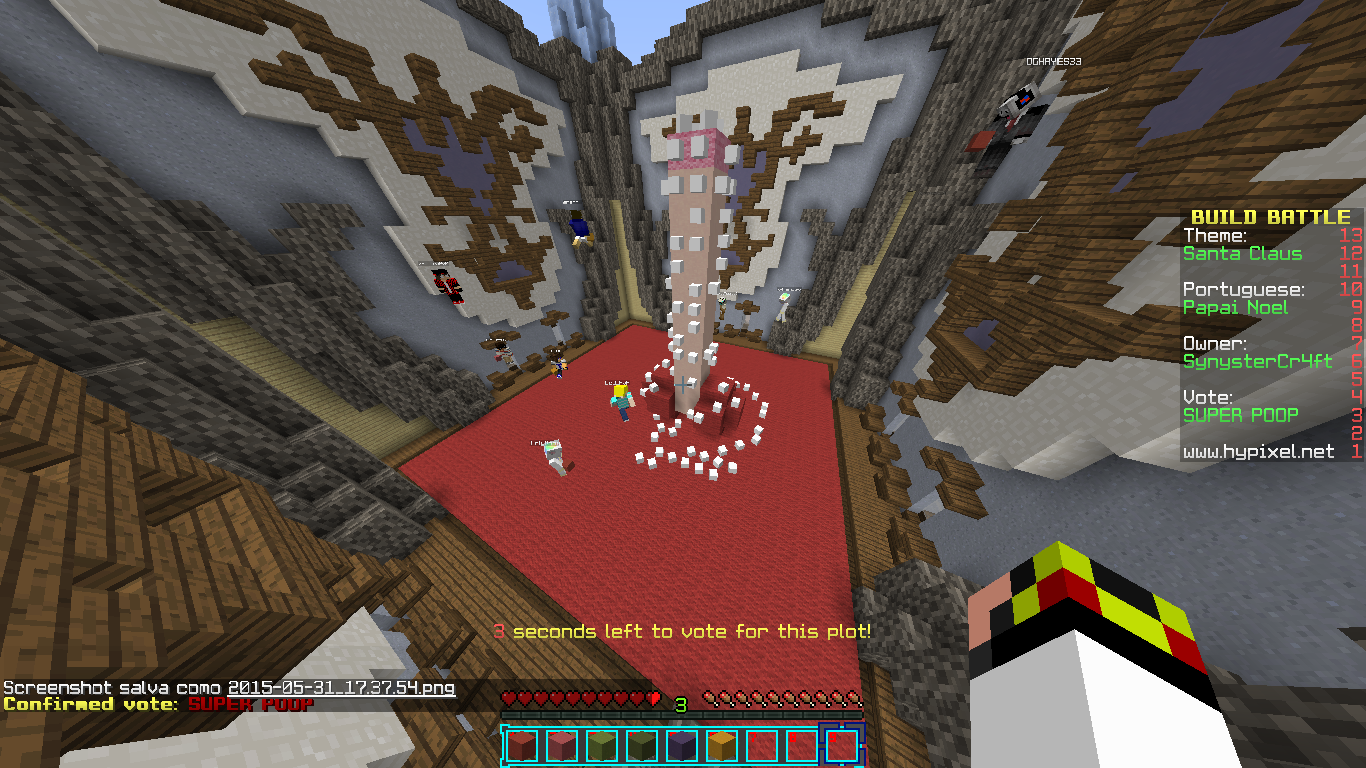Open the saved screenshot file link in chat
This screenshot has height=768, width=1366.
pyautogui.click(x=342, y=688)
